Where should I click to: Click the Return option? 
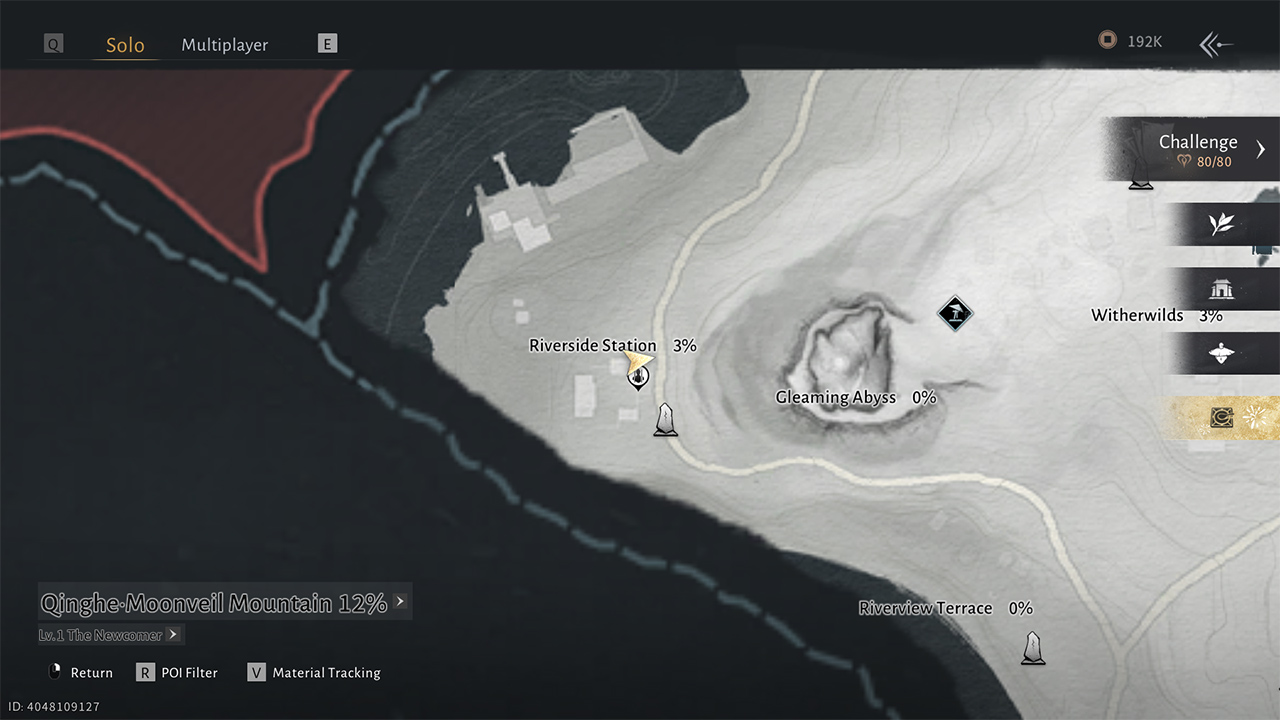[81, 673]
